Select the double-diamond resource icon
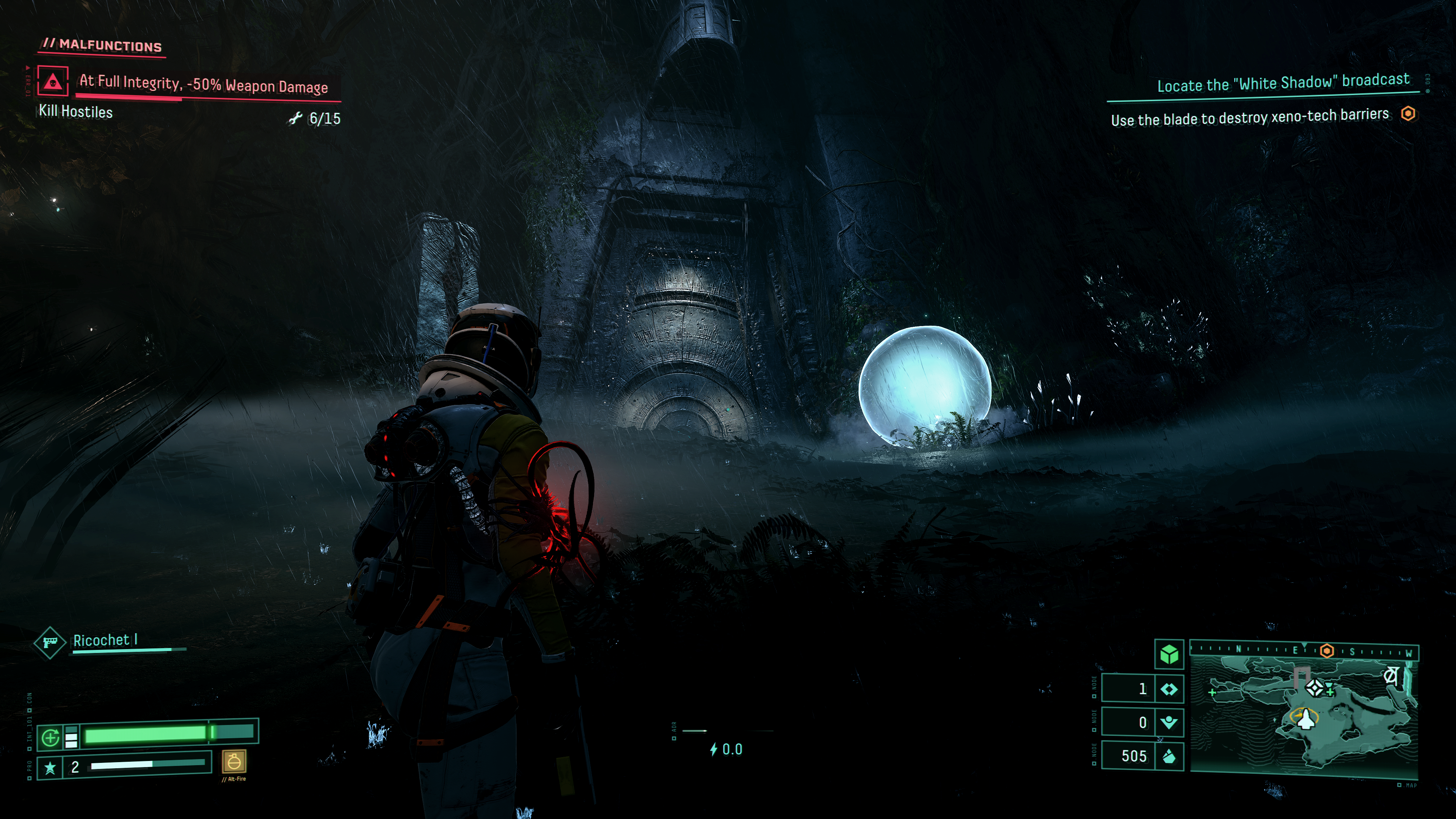The image size is (1456, 819). tap(1169, 689)
